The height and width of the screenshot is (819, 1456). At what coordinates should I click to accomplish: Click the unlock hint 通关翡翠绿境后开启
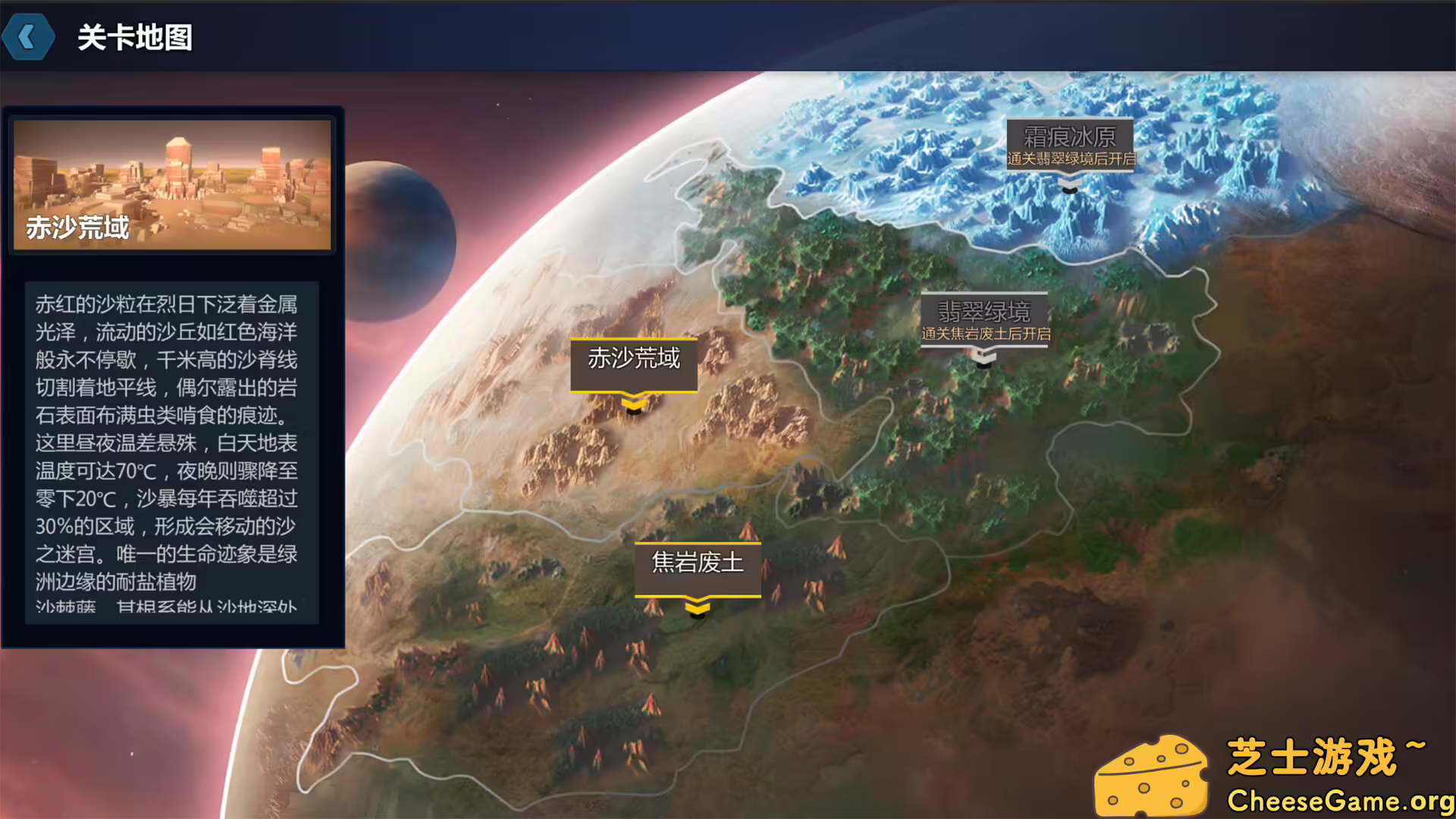click(x=1069, y=157)
